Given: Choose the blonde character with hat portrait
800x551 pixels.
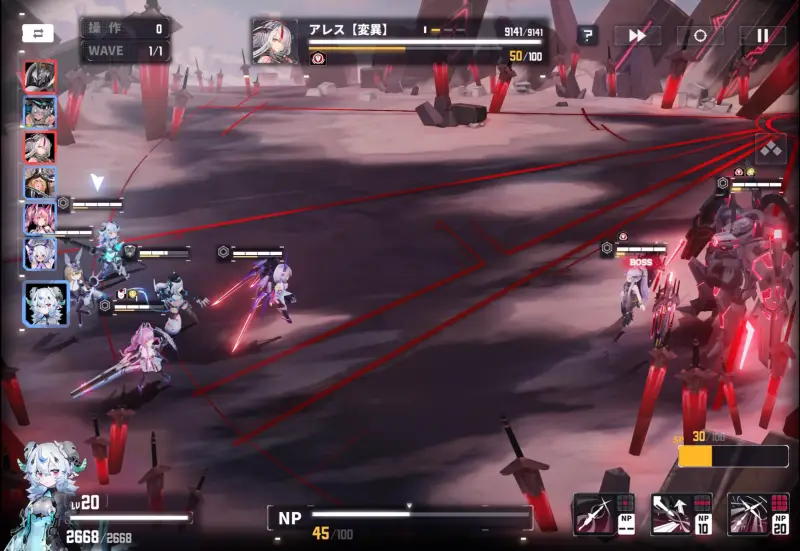Looking at the screenshot, I should pyautogui.click(x=40, y=183).
